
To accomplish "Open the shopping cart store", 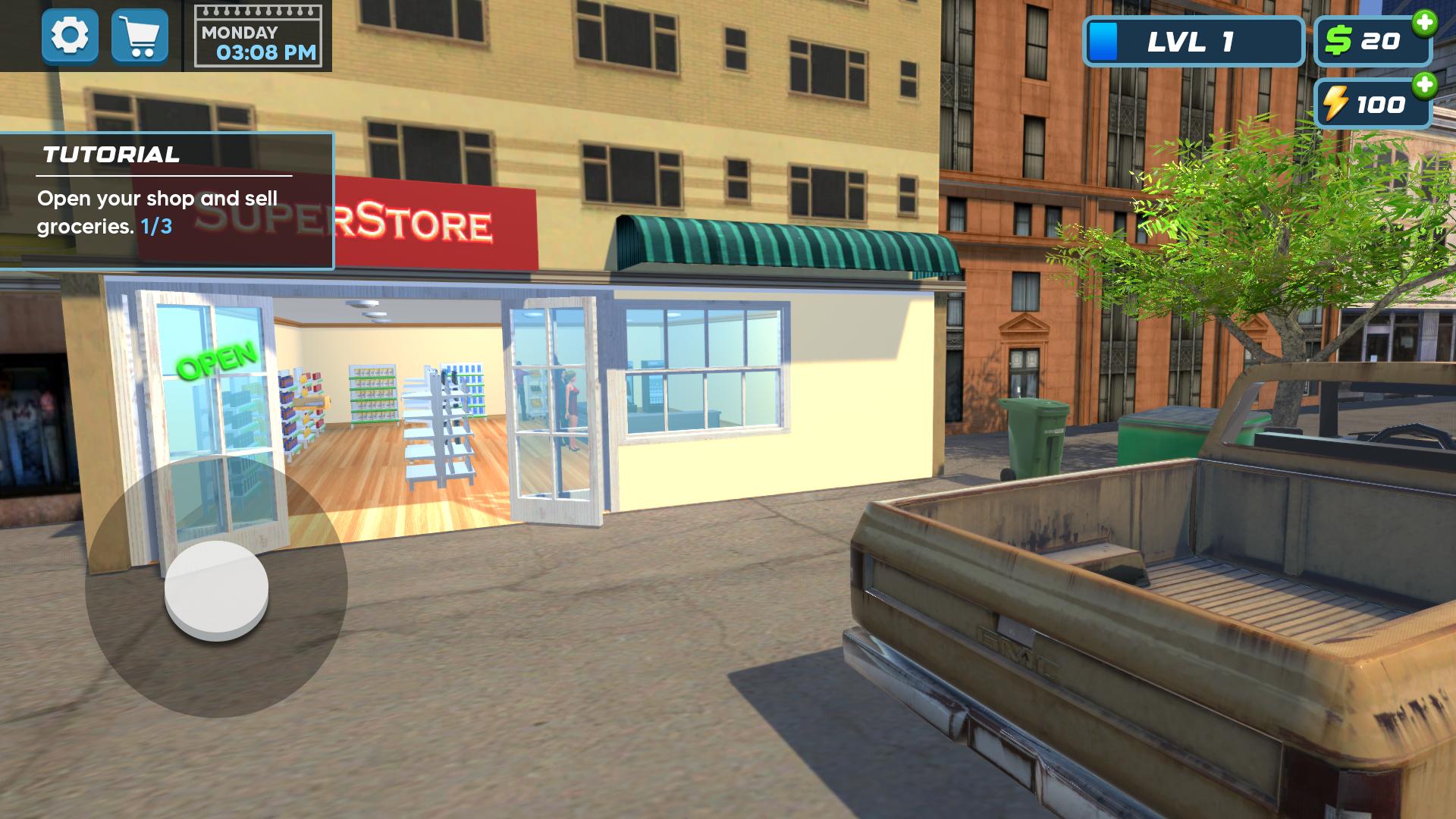I will (x=140, y=36).
